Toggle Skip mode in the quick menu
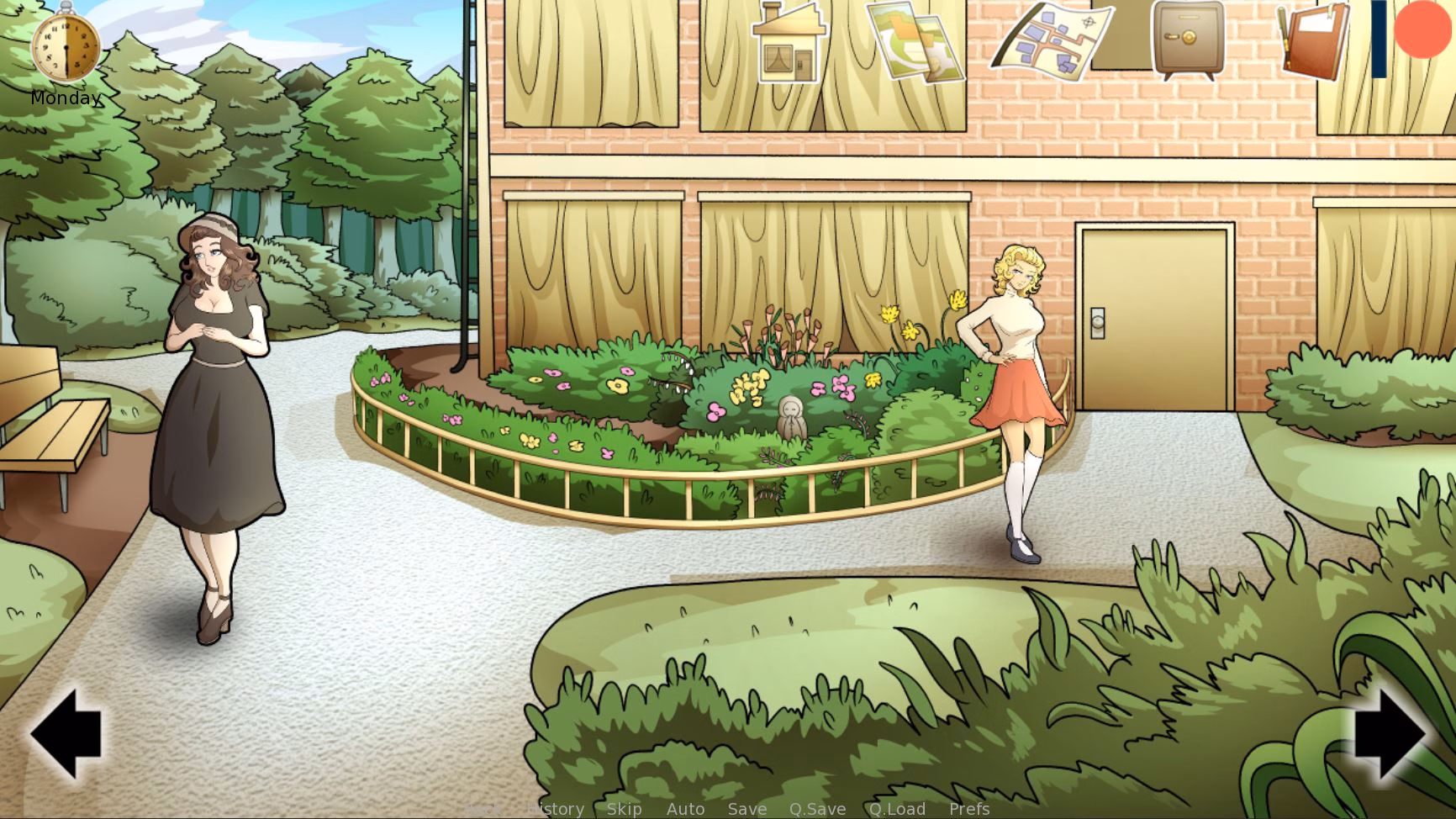The width and height of the screenshot is (1456, 819). pos(624,809)
